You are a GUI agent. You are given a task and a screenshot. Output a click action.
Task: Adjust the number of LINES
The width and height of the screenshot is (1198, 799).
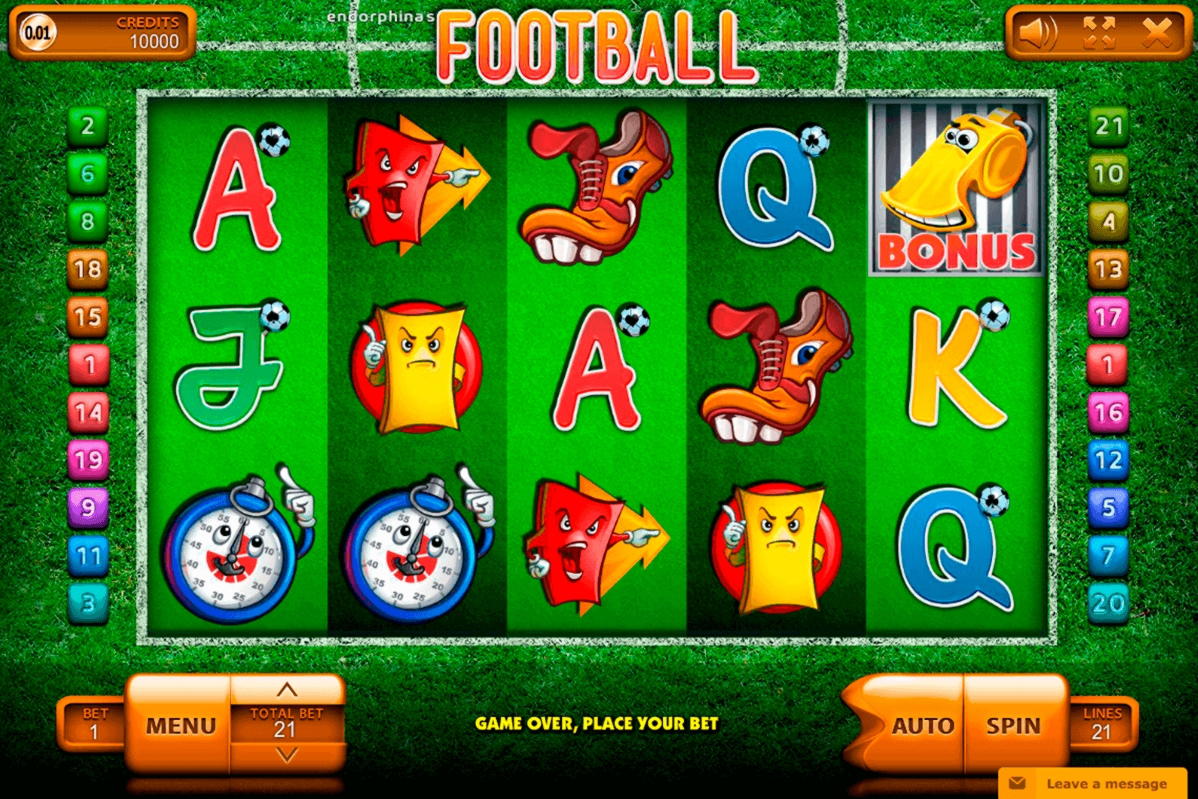click(x=1101, y=723)
